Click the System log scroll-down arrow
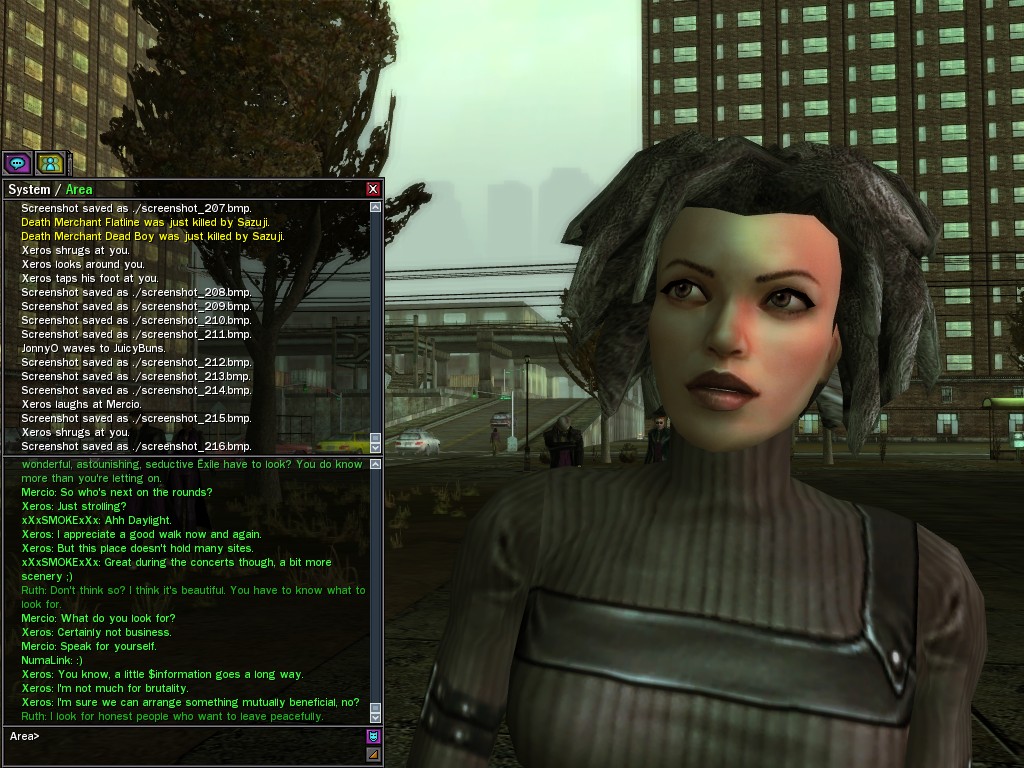The image size is (1024, 768). [x=376, y=445]
